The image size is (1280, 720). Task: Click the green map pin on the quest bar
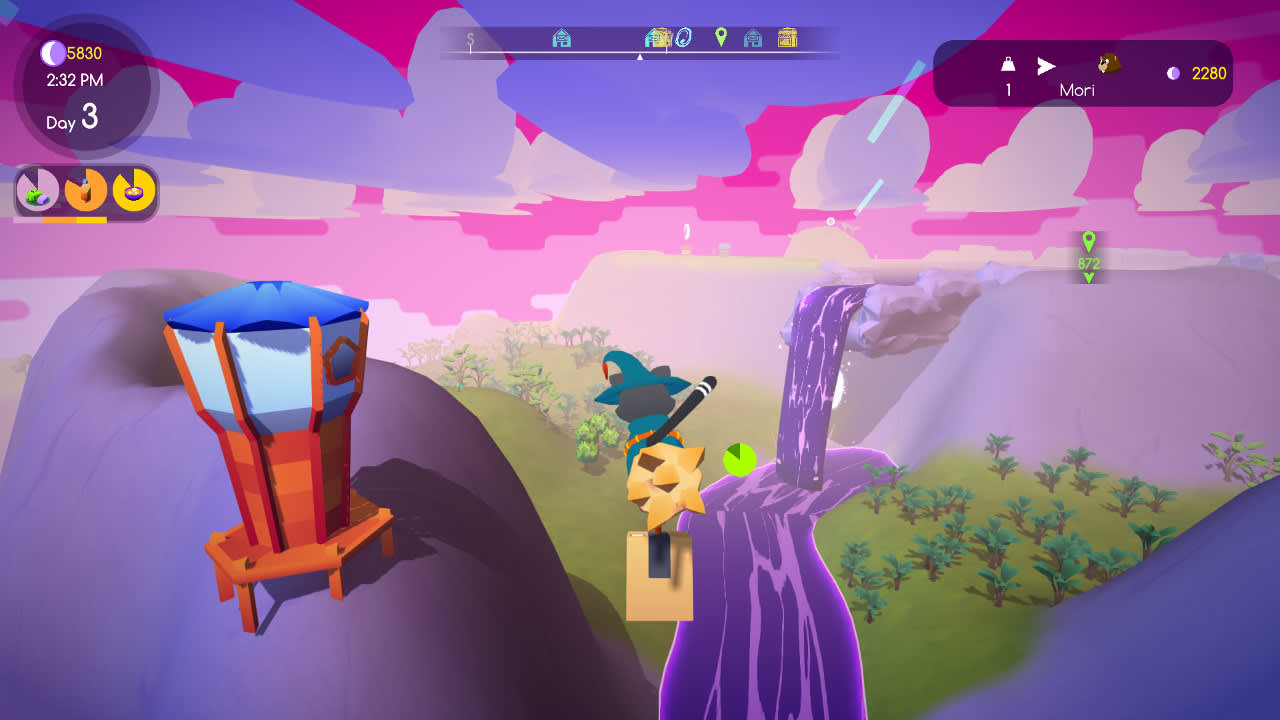coord(721,38)
